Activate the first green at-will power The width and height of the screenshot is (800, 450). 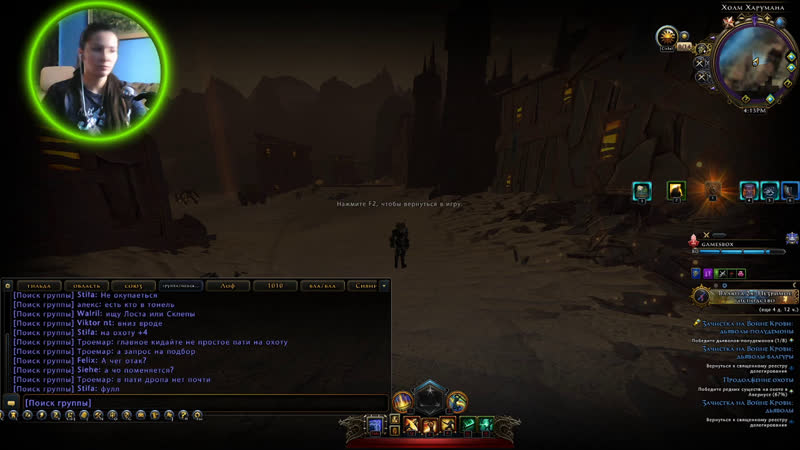[466, 426]
